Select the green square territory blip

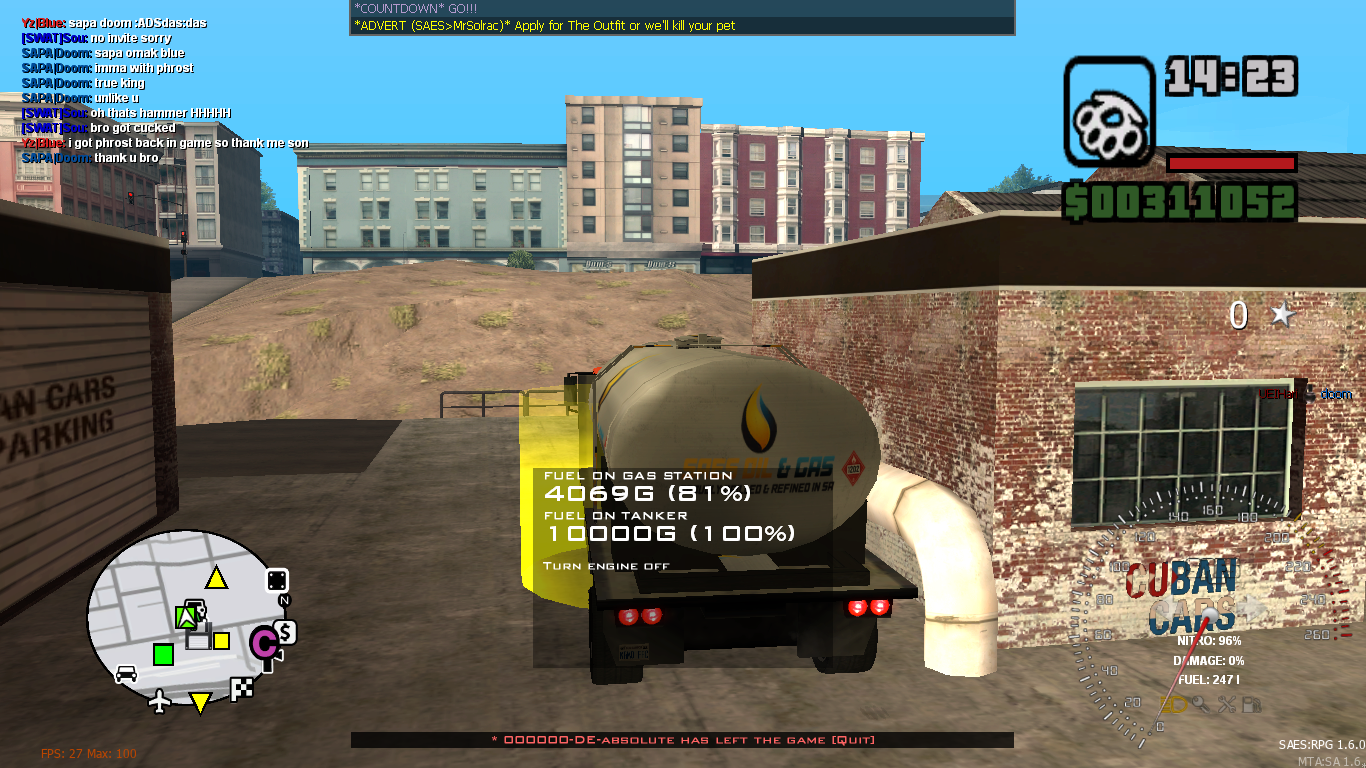tap(163, 655)
